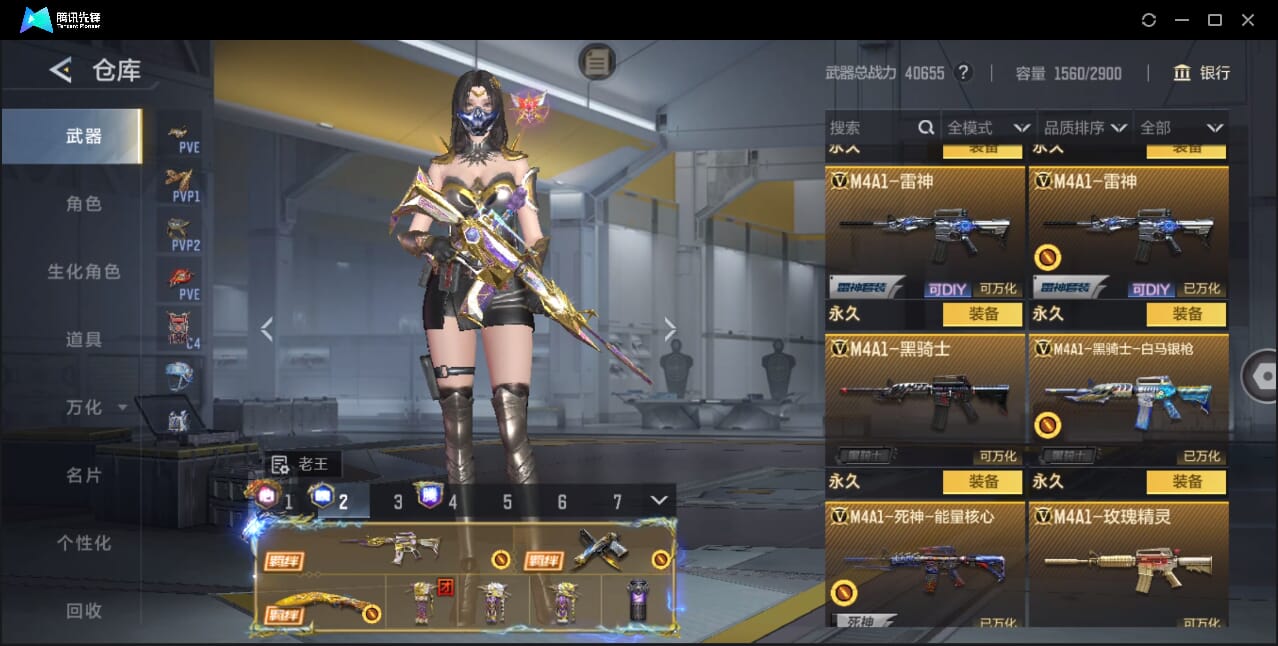Maximize the emulator window
The width and height of the screenshot is (1278, 646).
1215,20
